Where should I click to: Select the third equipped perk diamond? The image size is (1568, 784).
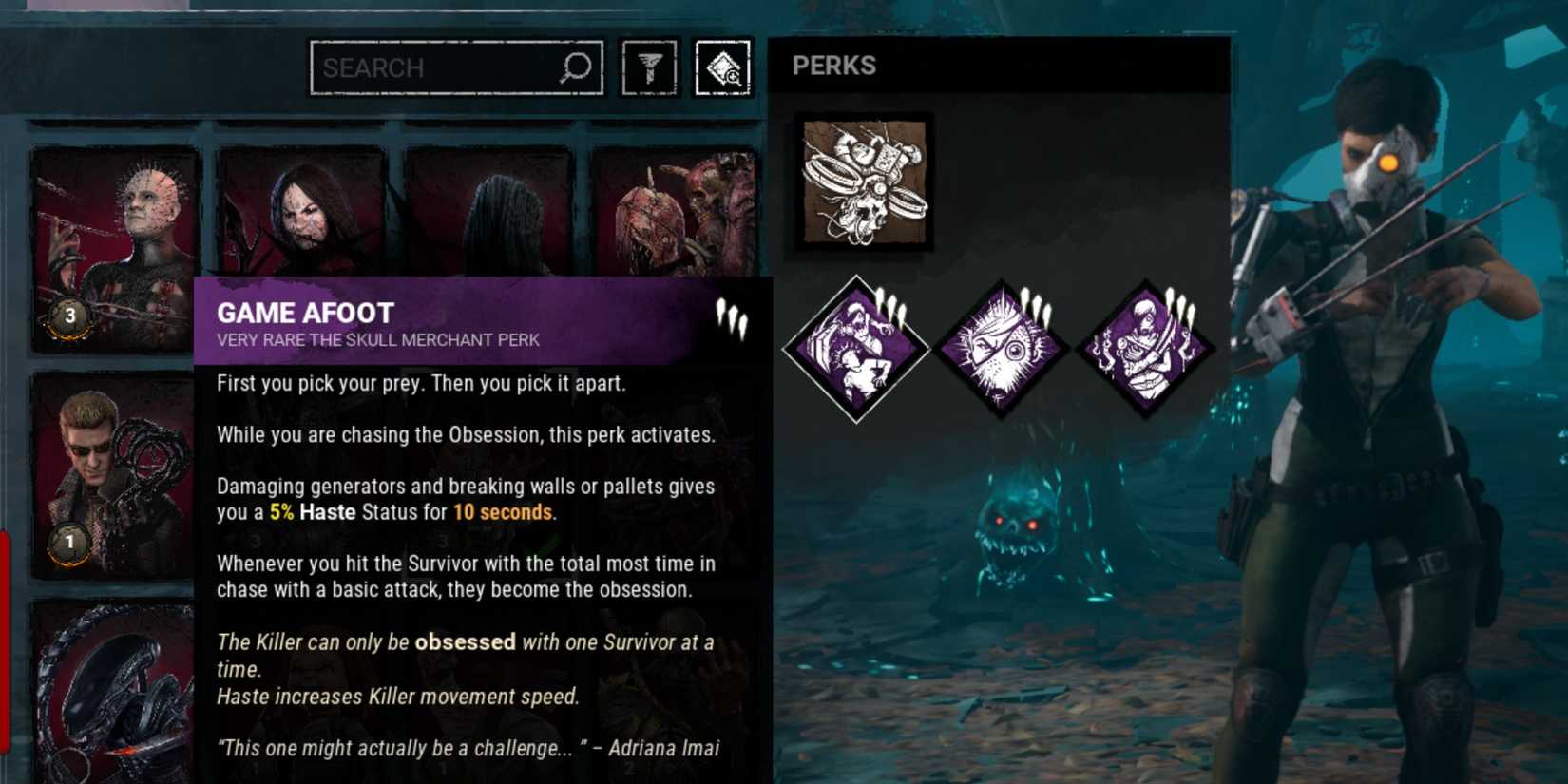point(1145,345)
